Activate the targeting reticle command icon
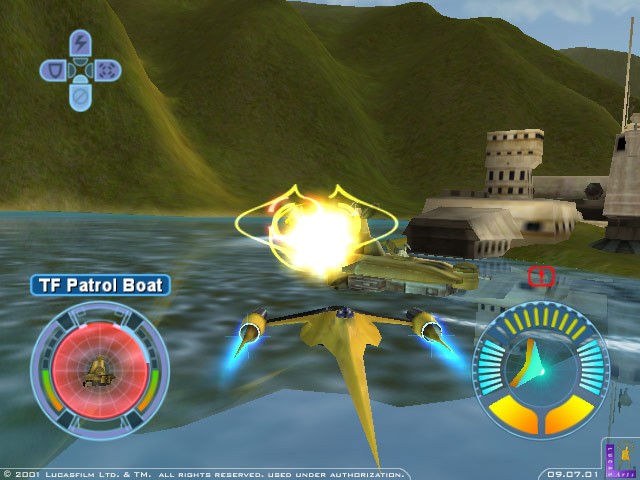Image resolution: width=640 pixels, height=480 pixels. point(108,70)
